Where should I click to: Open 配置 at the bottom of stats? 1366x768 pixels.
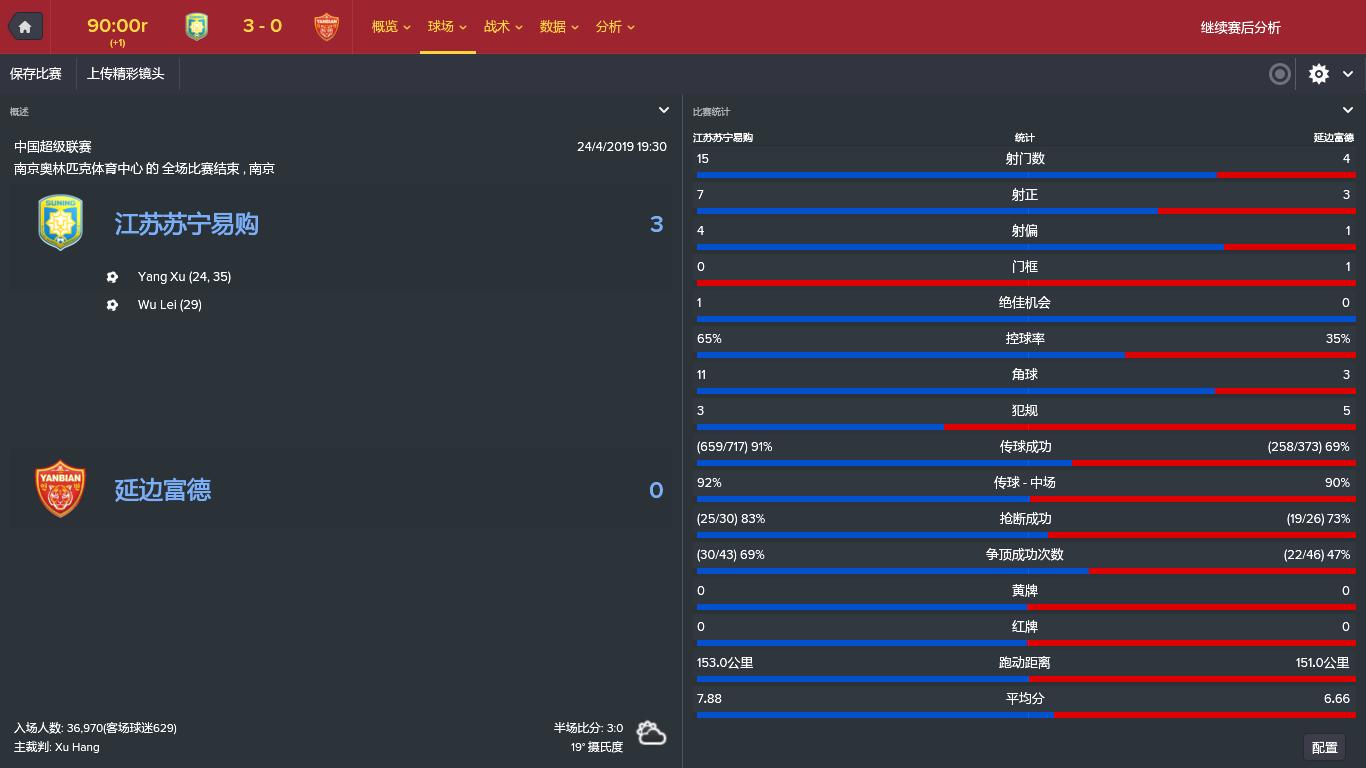pyautogui.click(x=1324, y=747)
